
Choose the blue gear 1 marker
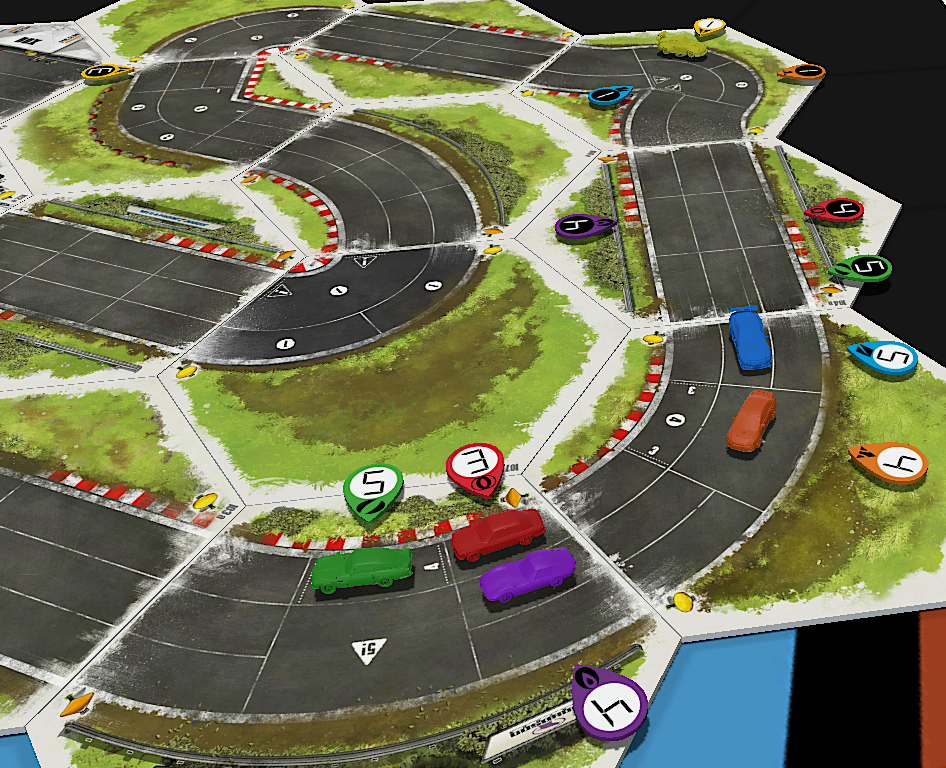tap(609, 96)
